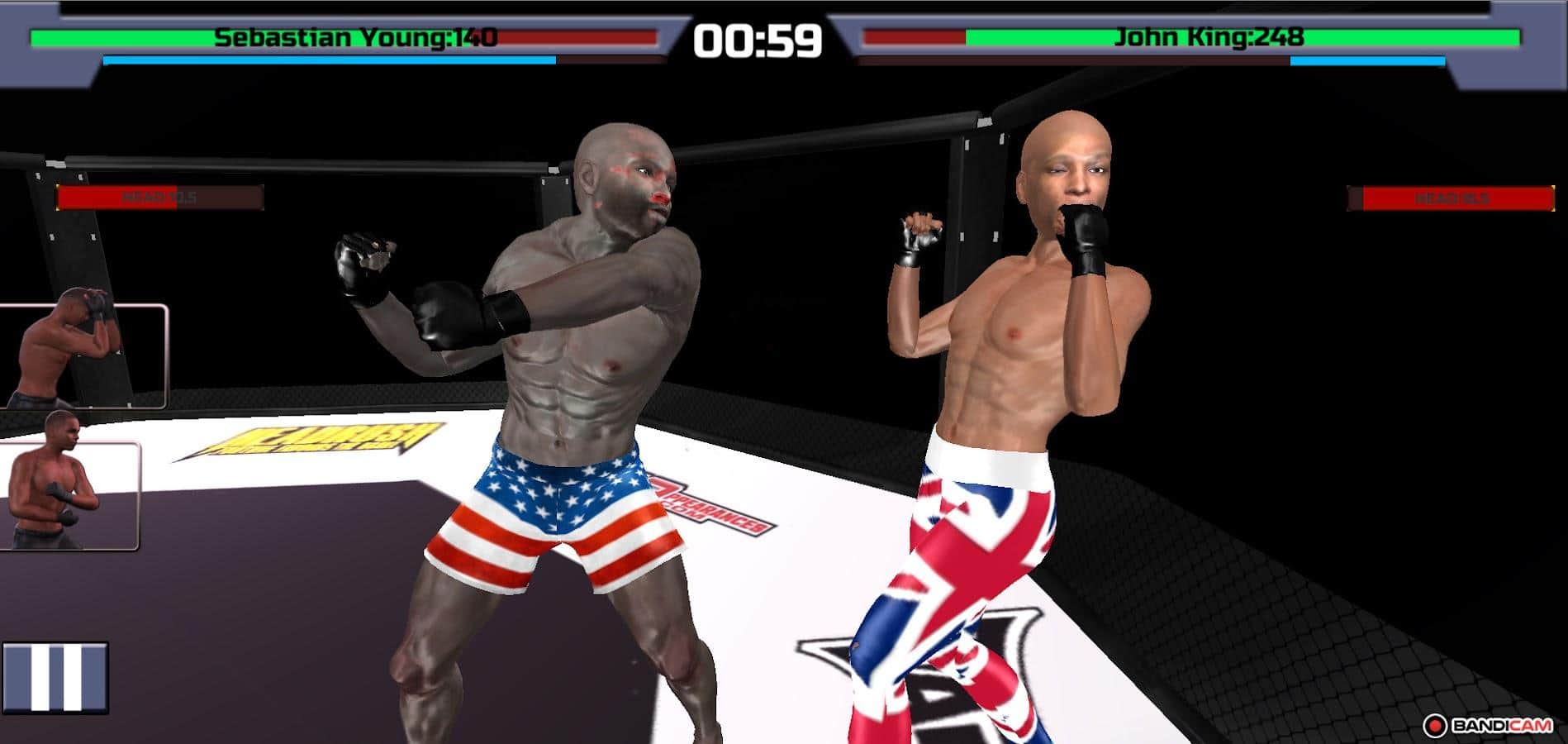This screenshot has width=1568, height=744.
Task: Click the Sebastian Young:140 name label
Action: (355, 36)
